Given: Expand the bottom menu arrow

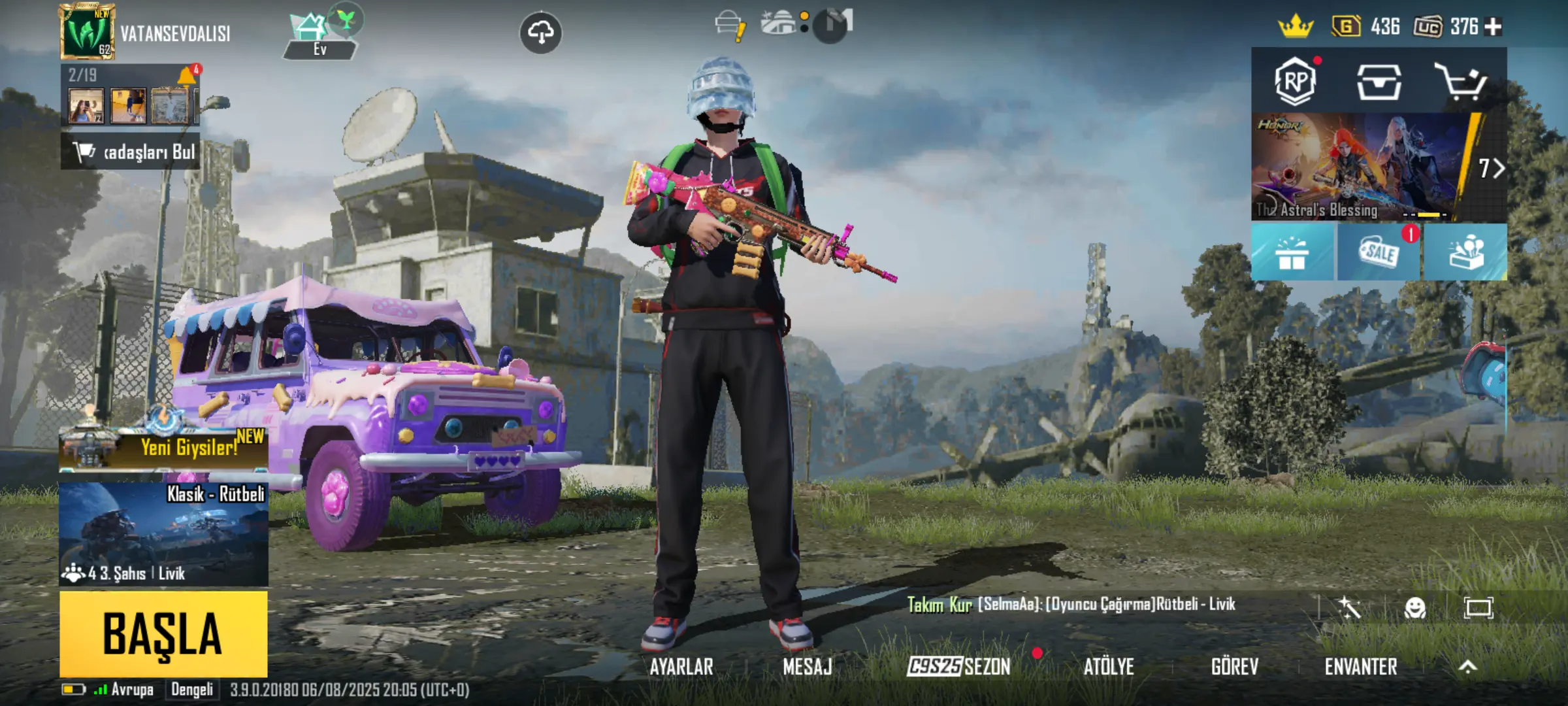Looking at the screenshot, I should point(1467,667).
